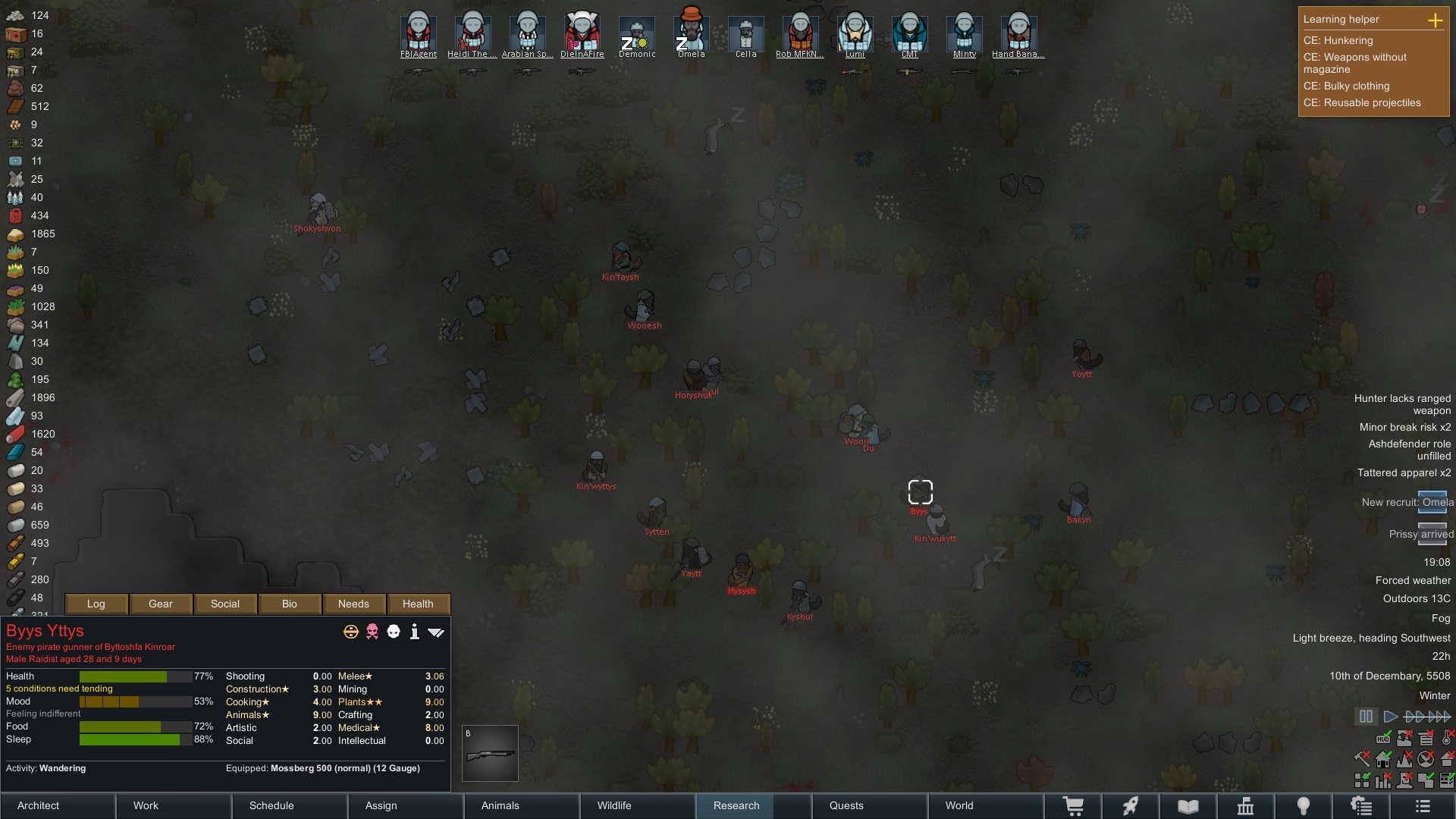Screen dimensions: 1456x819
Task: Select colonist FBIAgent portrait
Action: [419, 33]
